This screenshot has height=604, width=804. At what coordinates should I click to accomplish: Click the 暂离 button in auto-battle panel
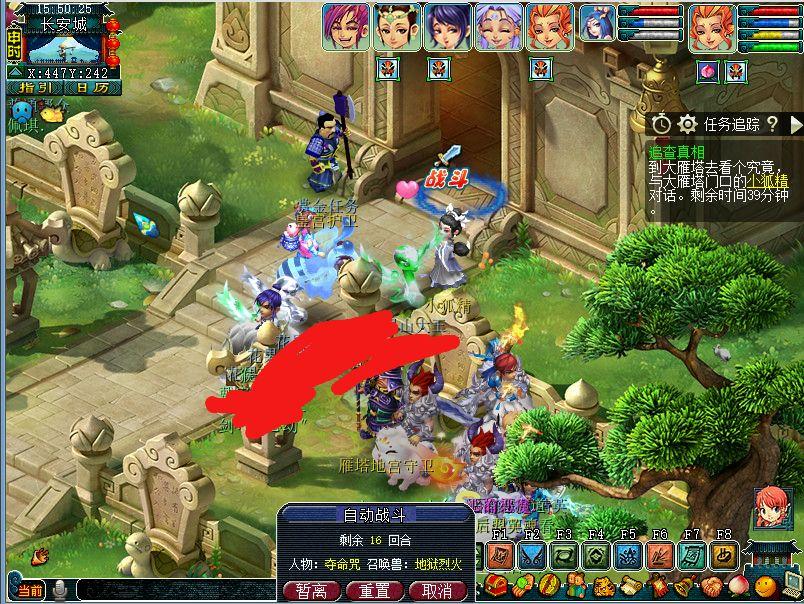[311, 591]
